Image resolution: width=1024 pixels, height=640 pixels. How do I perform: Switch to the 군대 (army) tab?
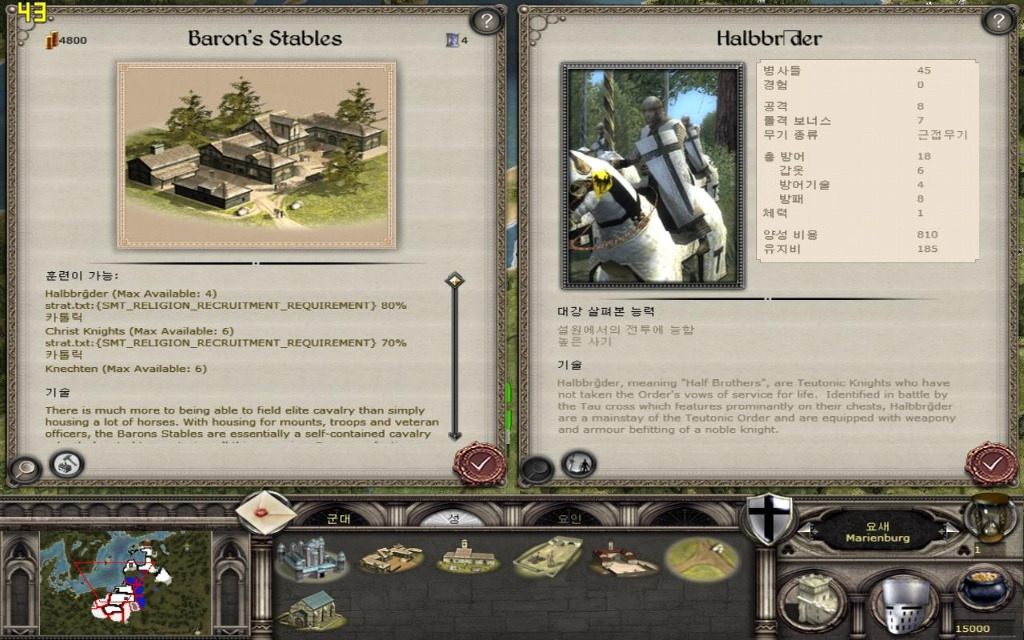pyautogui.click(x=339, y=518)
